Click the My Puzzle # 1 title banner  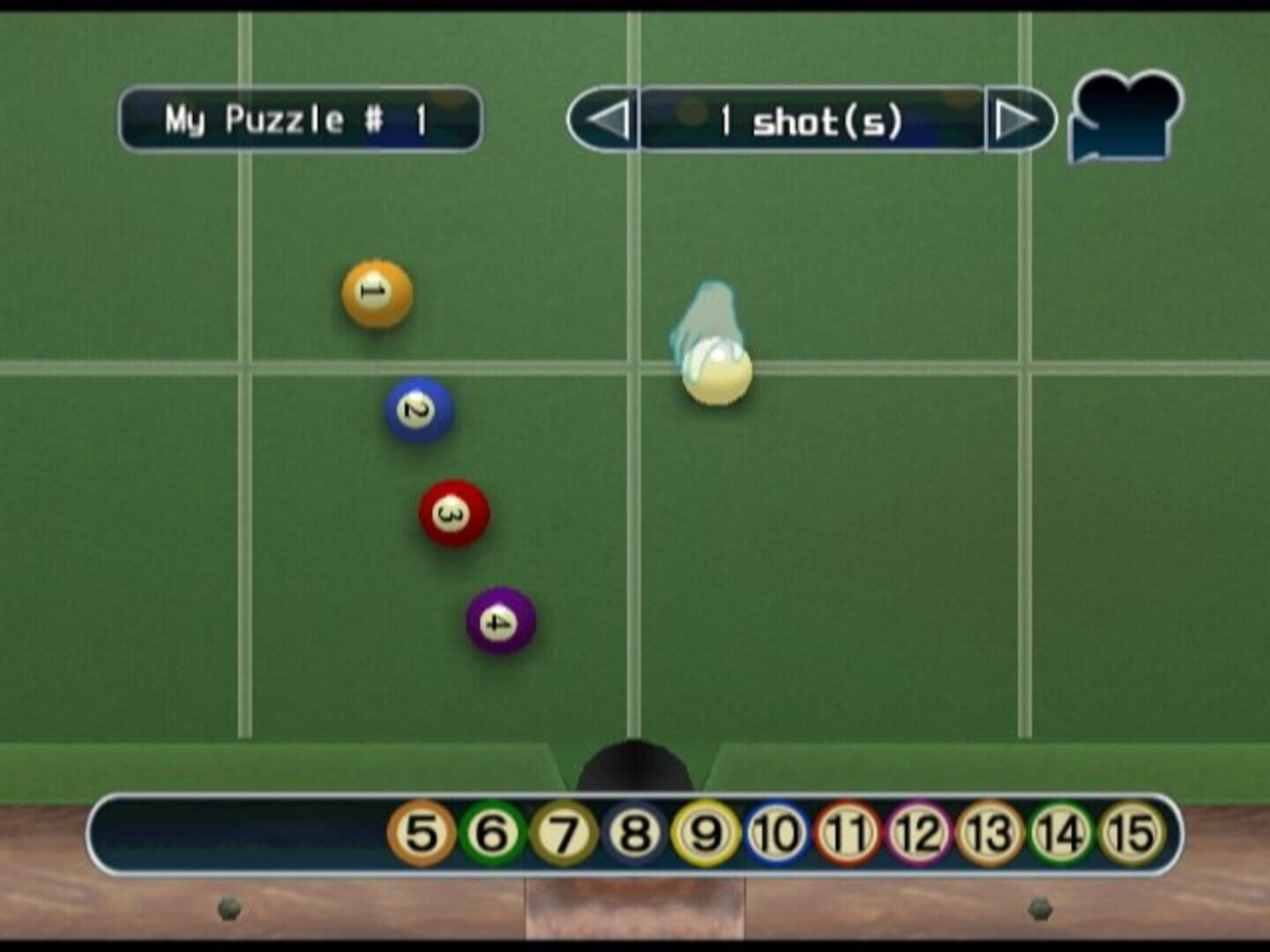[x=302, y=118]
